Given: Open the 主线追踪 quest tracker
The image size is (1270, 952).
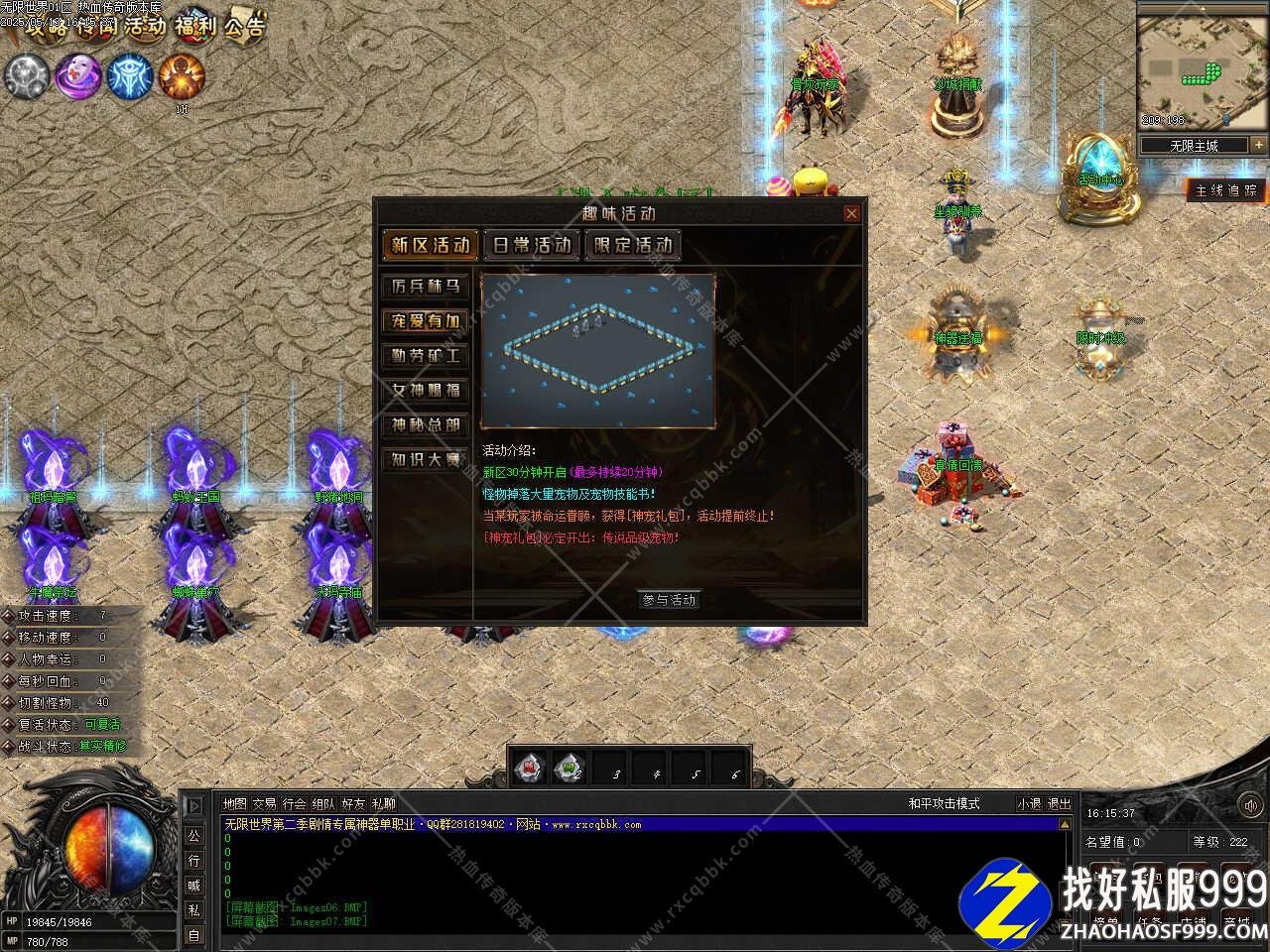Looking at the screenshot, I should (x=1226, y=190).
